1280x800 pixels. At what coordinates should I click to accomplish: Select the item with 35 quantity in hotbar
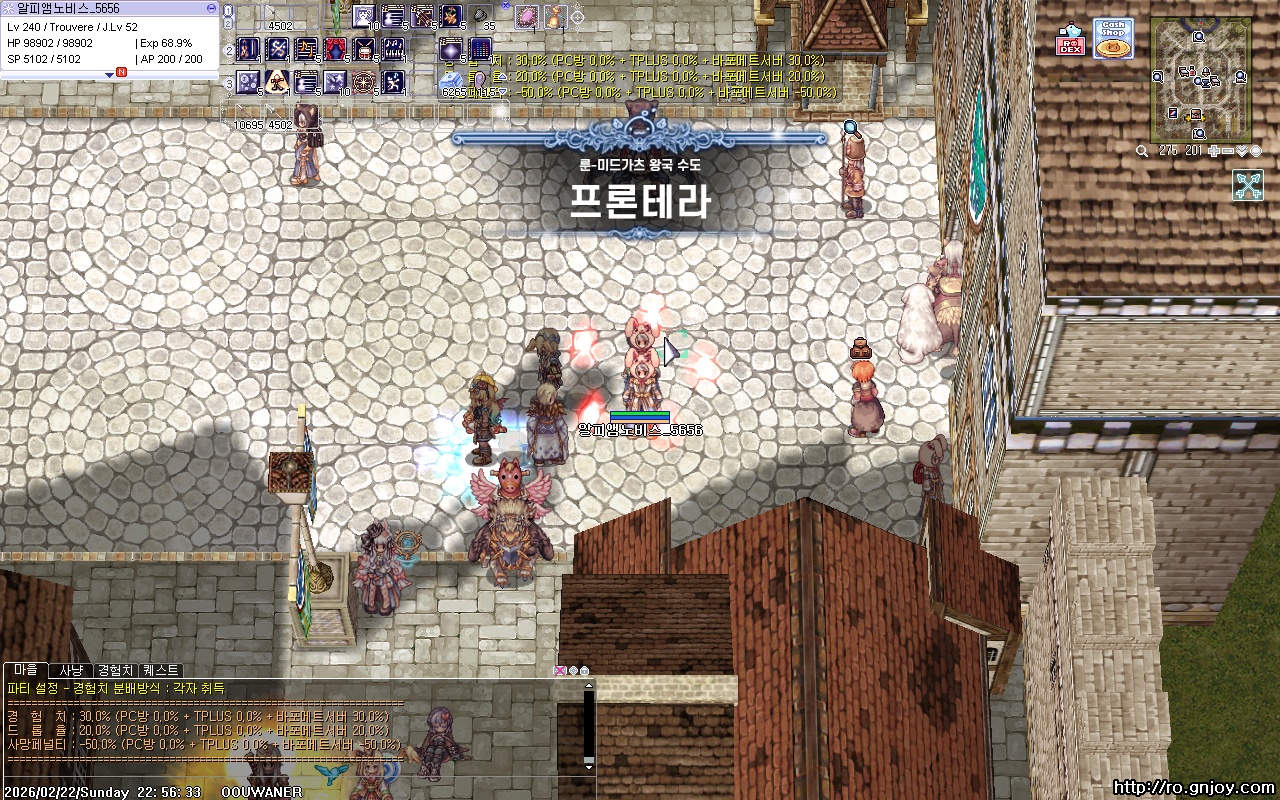479,17
